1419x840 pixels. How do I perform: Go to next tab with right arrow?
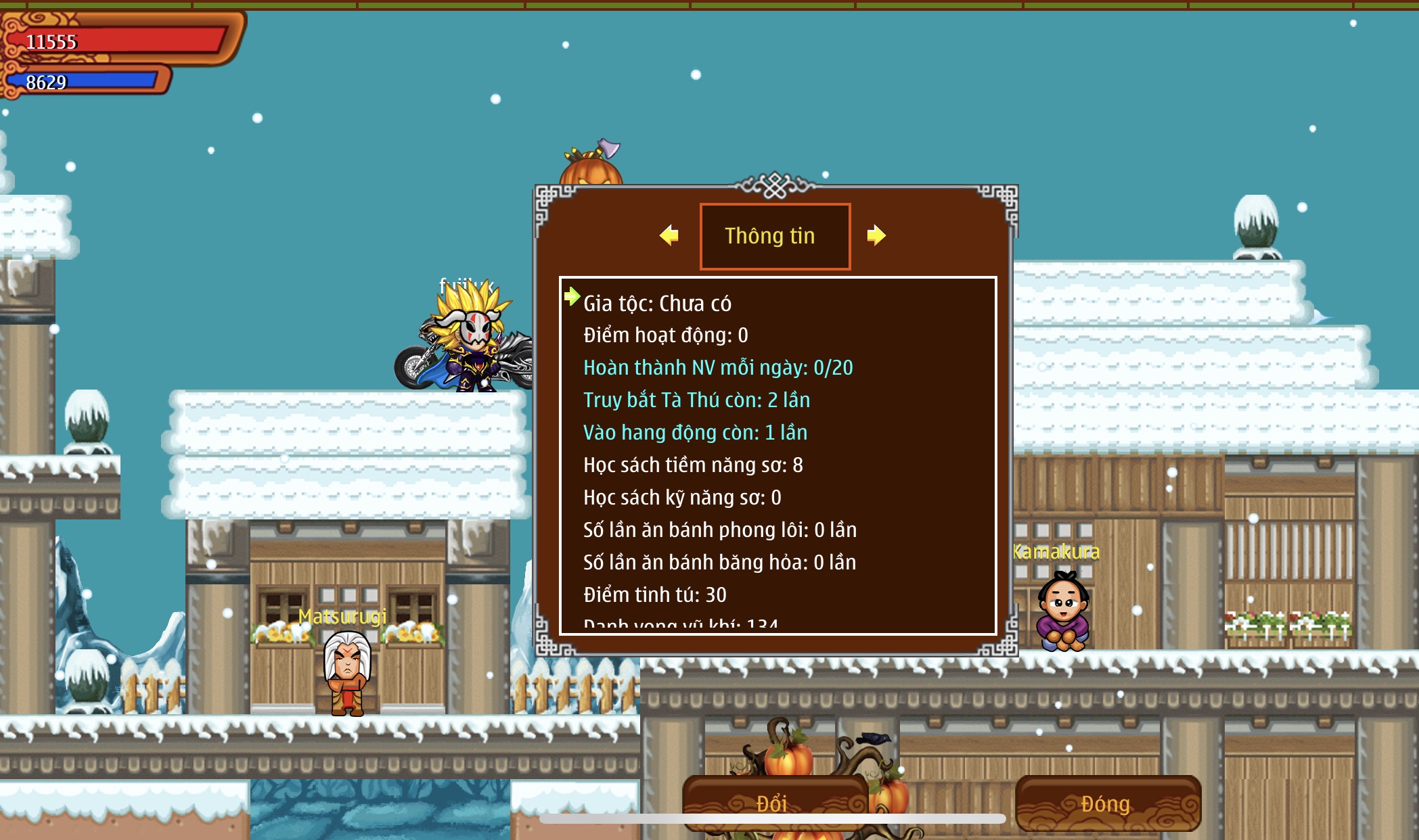(x=876, y=235)
